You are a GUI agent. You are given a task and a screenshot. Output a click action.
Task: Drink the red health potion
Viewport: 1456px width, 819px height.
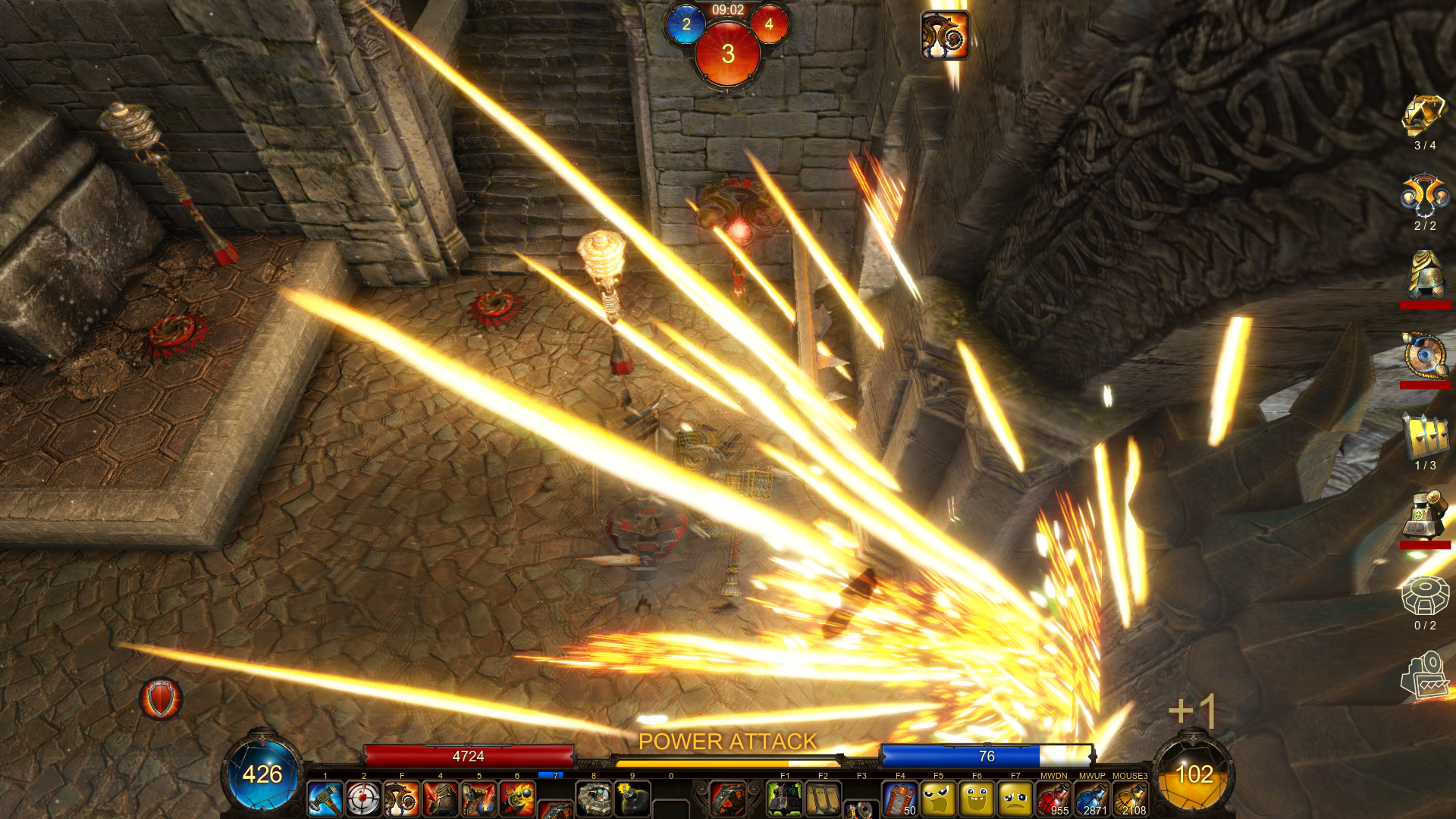click(1054, 799)
